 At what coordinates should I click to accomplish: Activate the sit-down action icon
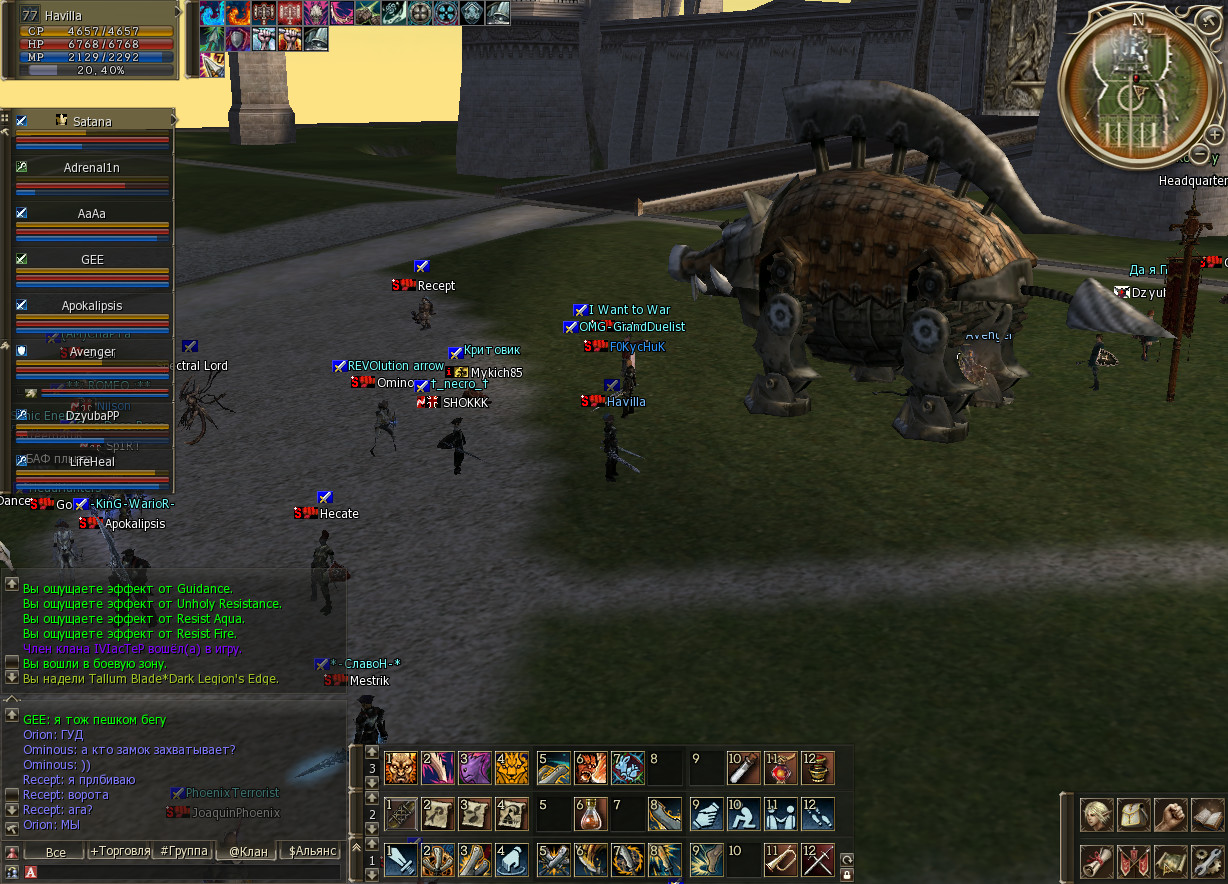(x=743, y=813)
